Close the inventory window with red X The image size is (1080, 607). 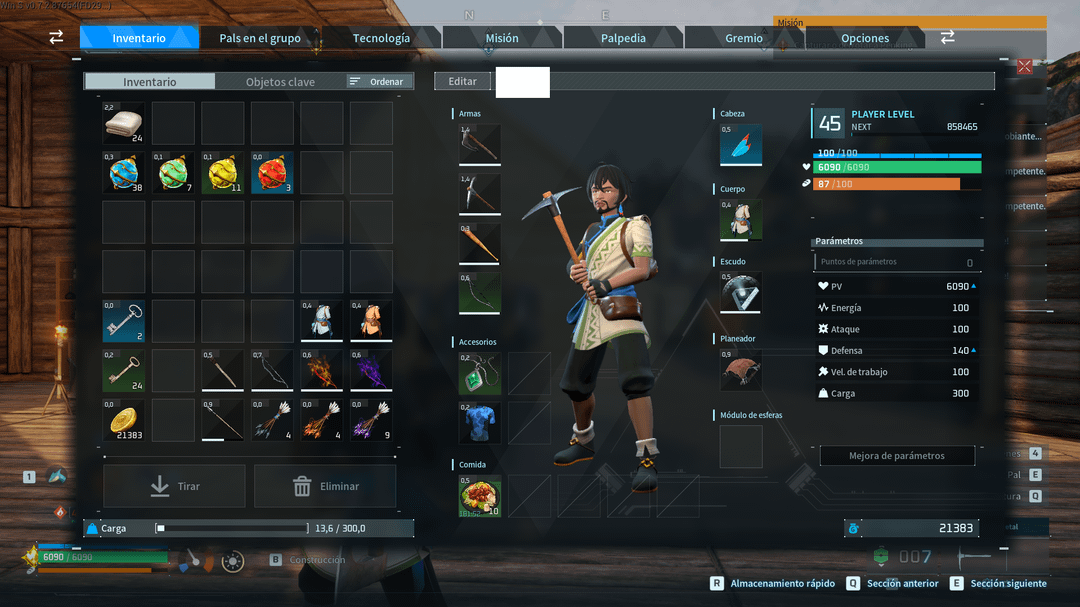(x=1025, y=67)
